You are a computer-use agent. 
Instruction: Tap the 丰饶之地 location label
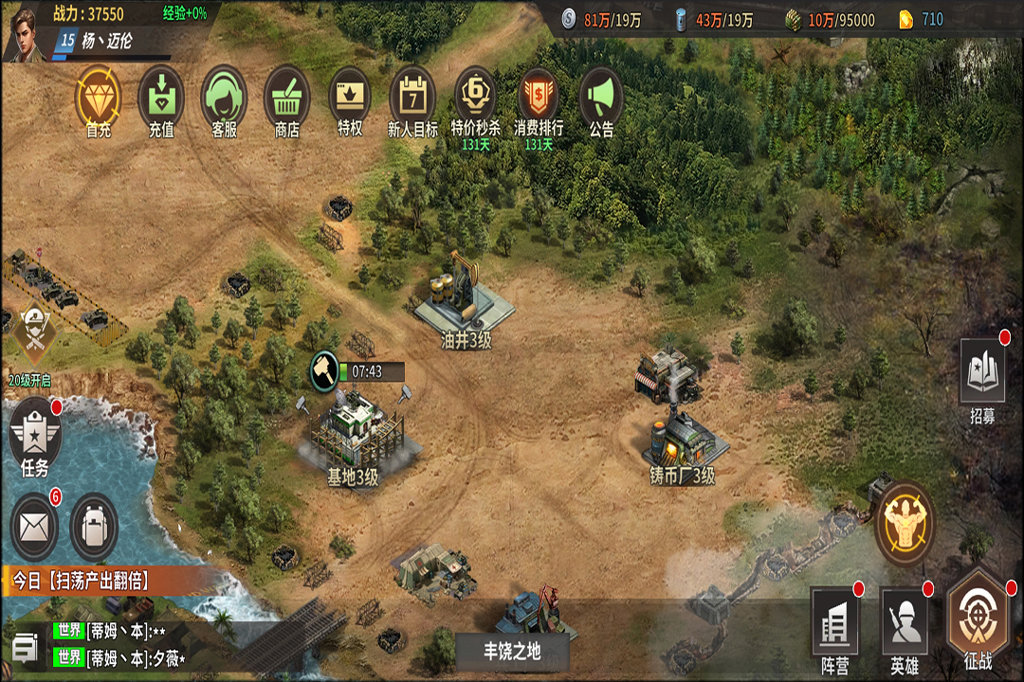(x=512, y=651)
